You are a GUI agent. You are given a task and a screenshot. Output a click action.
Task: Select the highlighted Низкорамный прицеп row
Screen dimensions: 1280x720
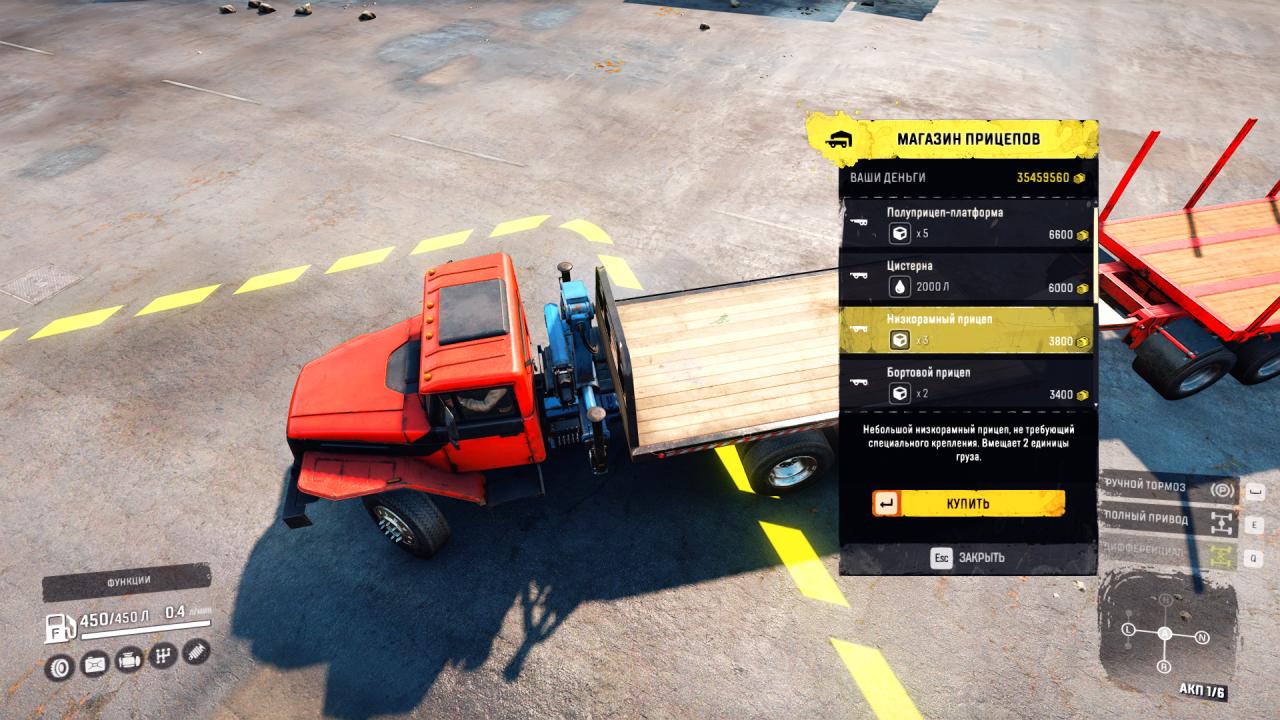[x=967, y=330]
